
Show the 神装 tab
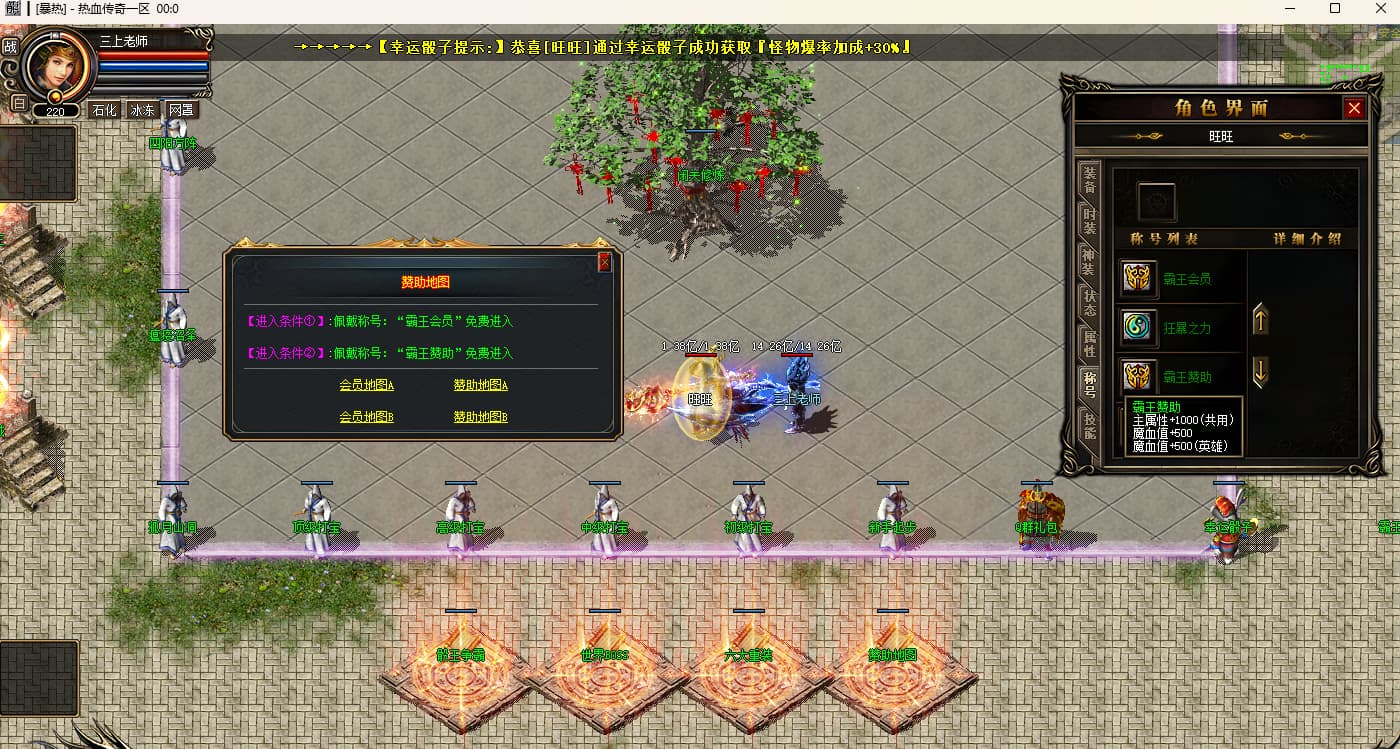click(x=1089, y=262)
